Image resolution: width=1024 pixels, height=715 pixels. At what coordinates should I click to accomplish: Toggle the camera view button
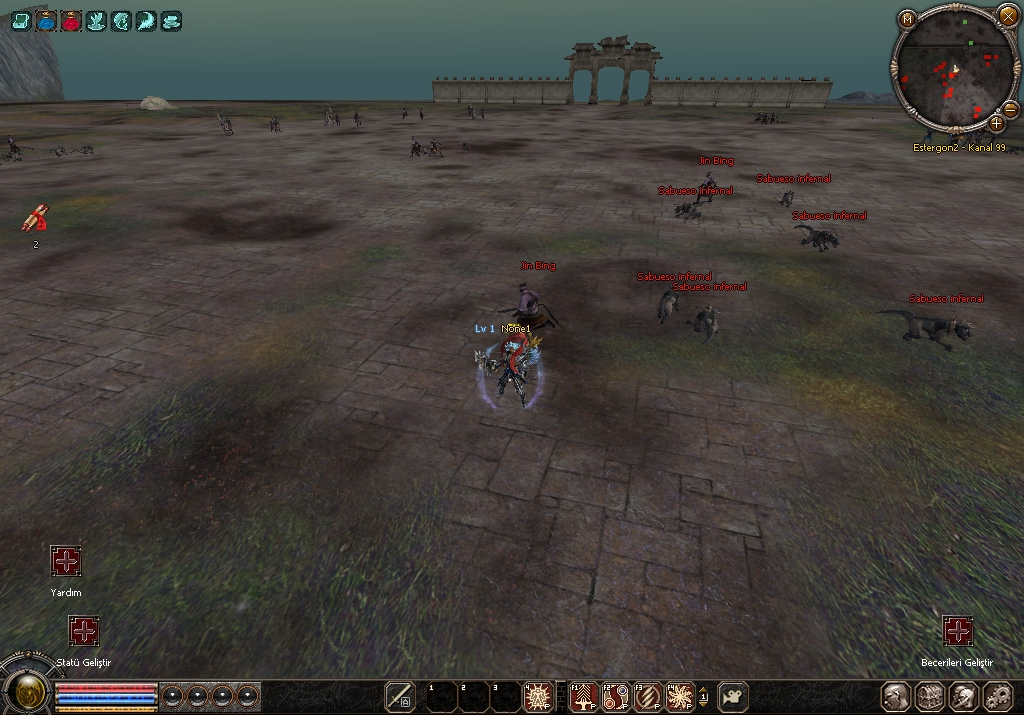733,695
